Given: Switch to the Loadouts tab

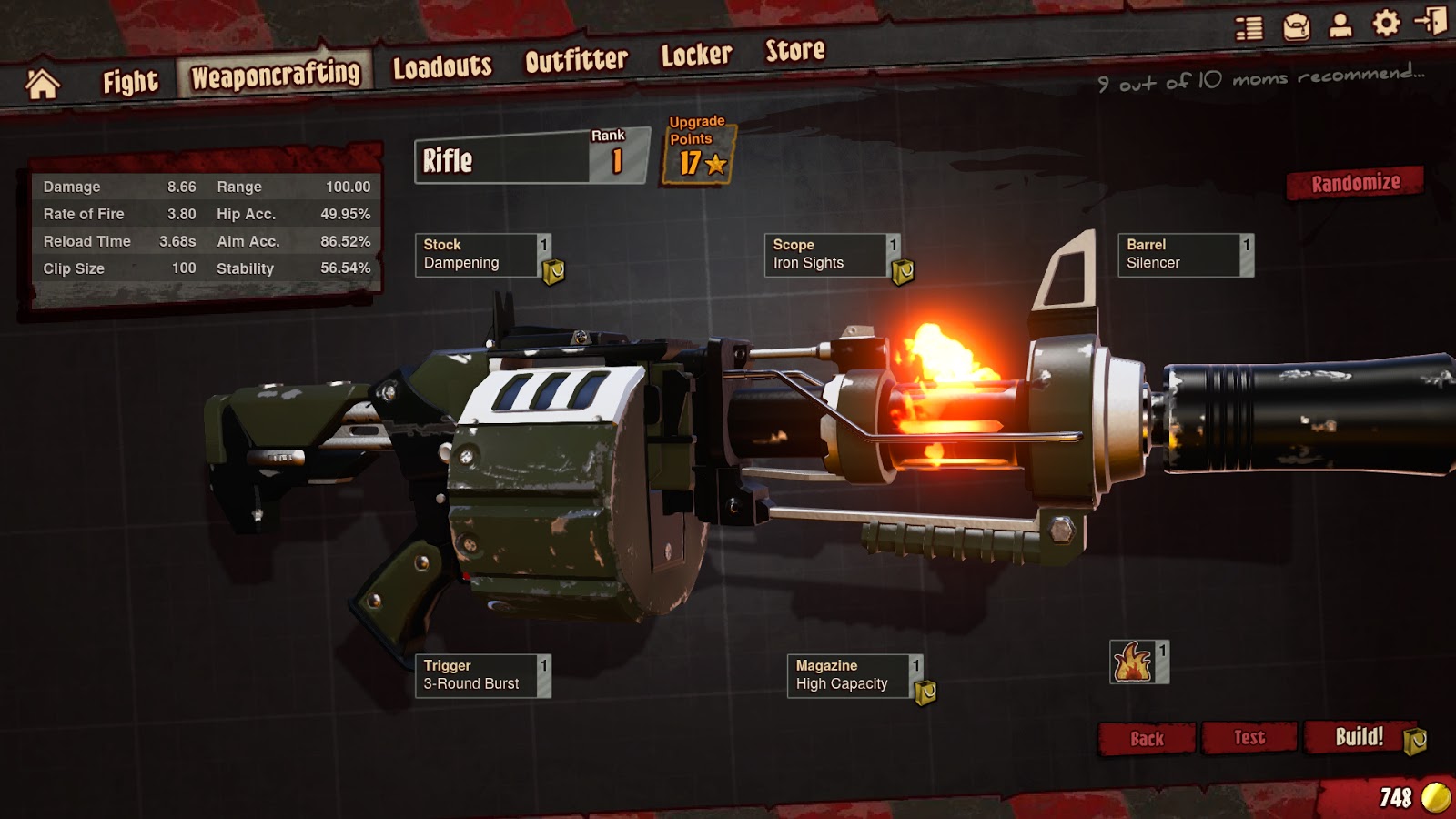Looking at the screenshot, I should pyautogui.click(x=441, y=64).
